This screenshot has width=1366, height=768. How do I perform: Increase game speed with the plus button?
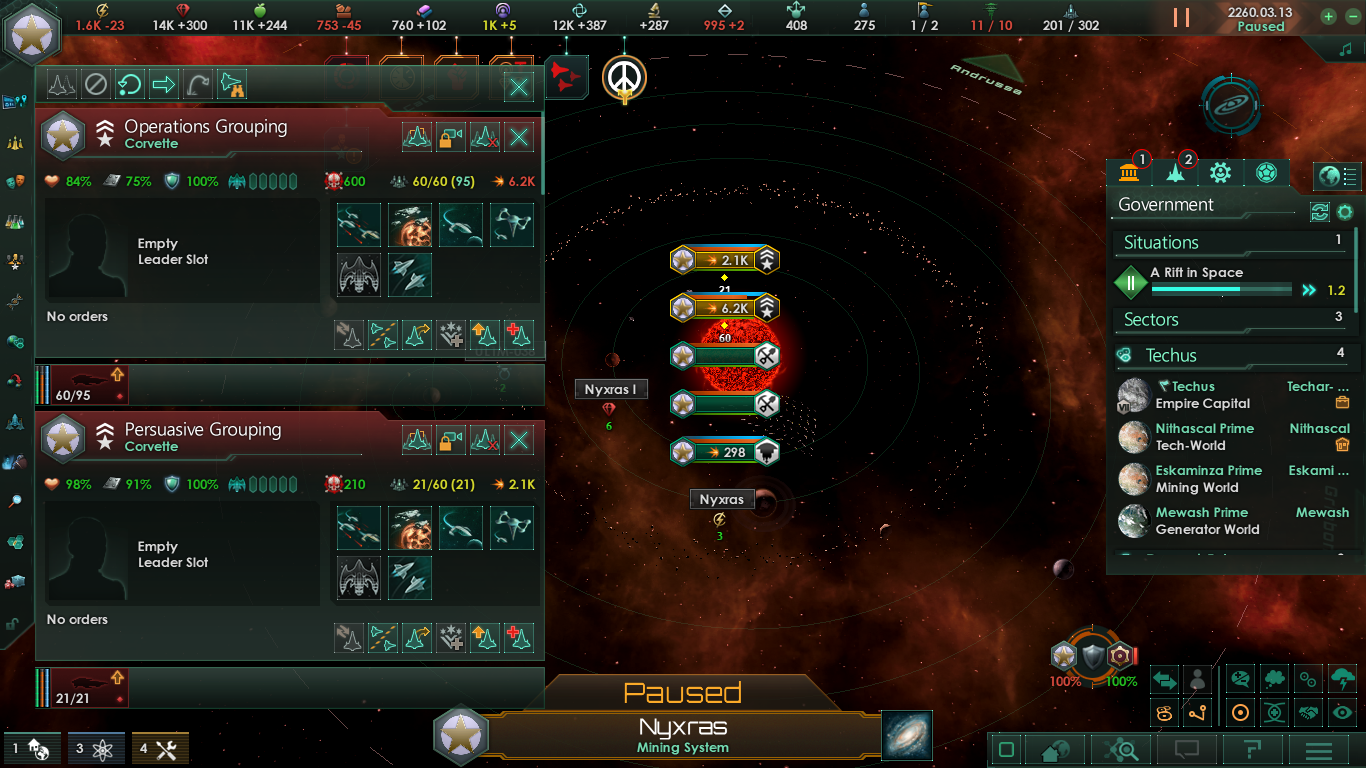click(x=1328, y=17)
